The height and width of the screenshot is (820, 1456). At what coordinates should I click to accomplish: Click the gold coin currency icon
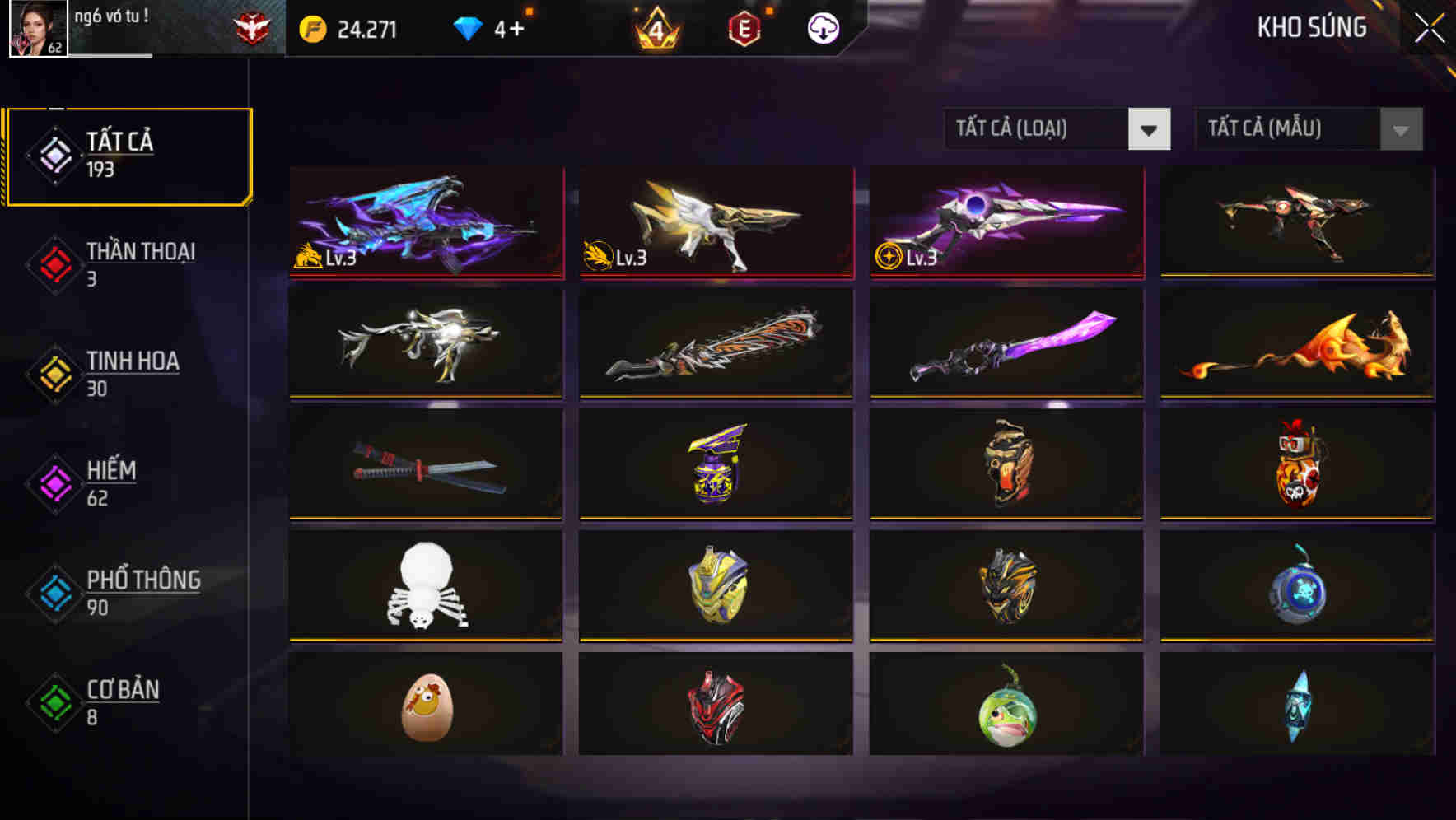click(x=311, y=27)
